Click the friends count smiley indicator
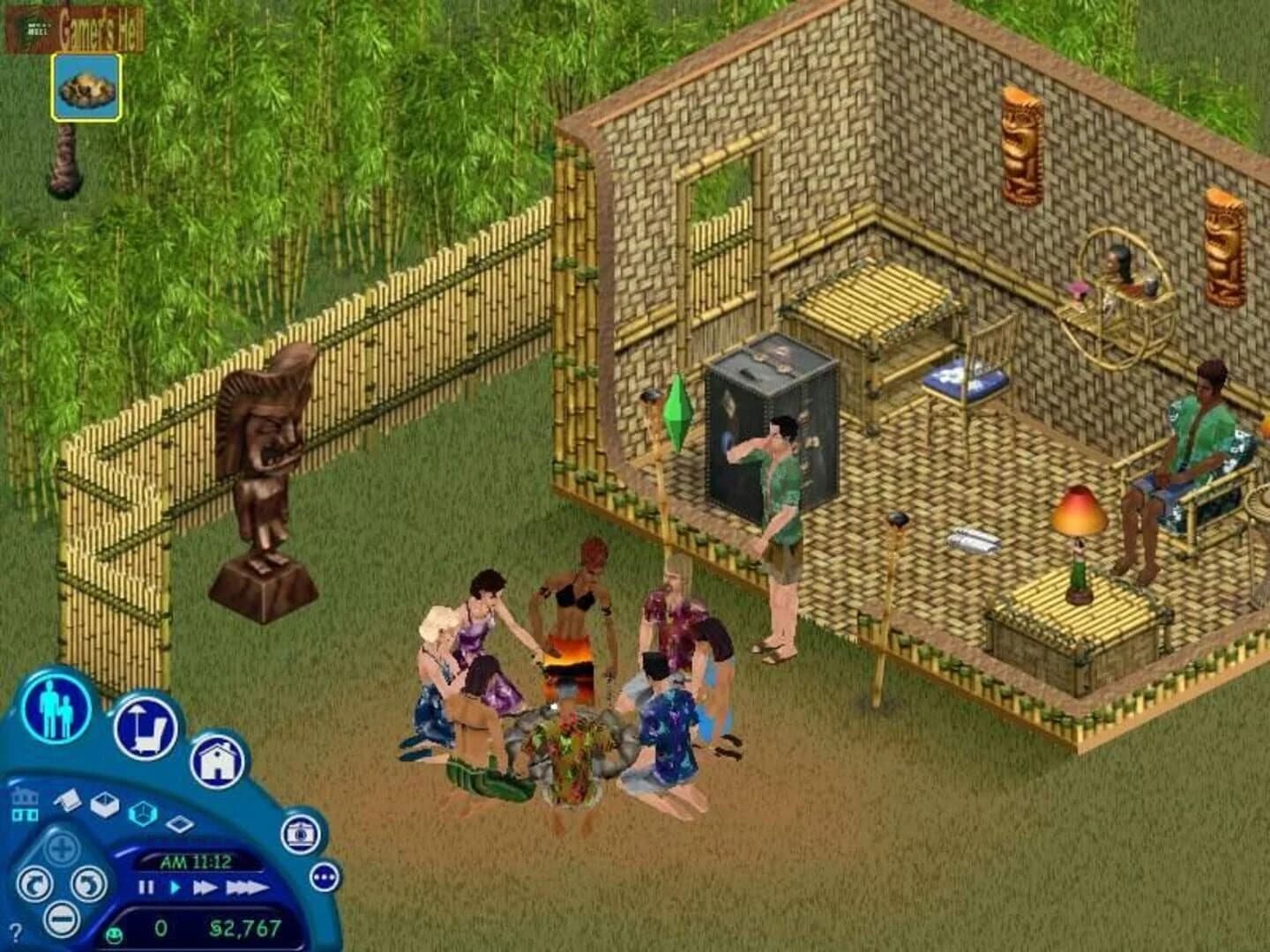The image size is (1270, 952). 114,934
